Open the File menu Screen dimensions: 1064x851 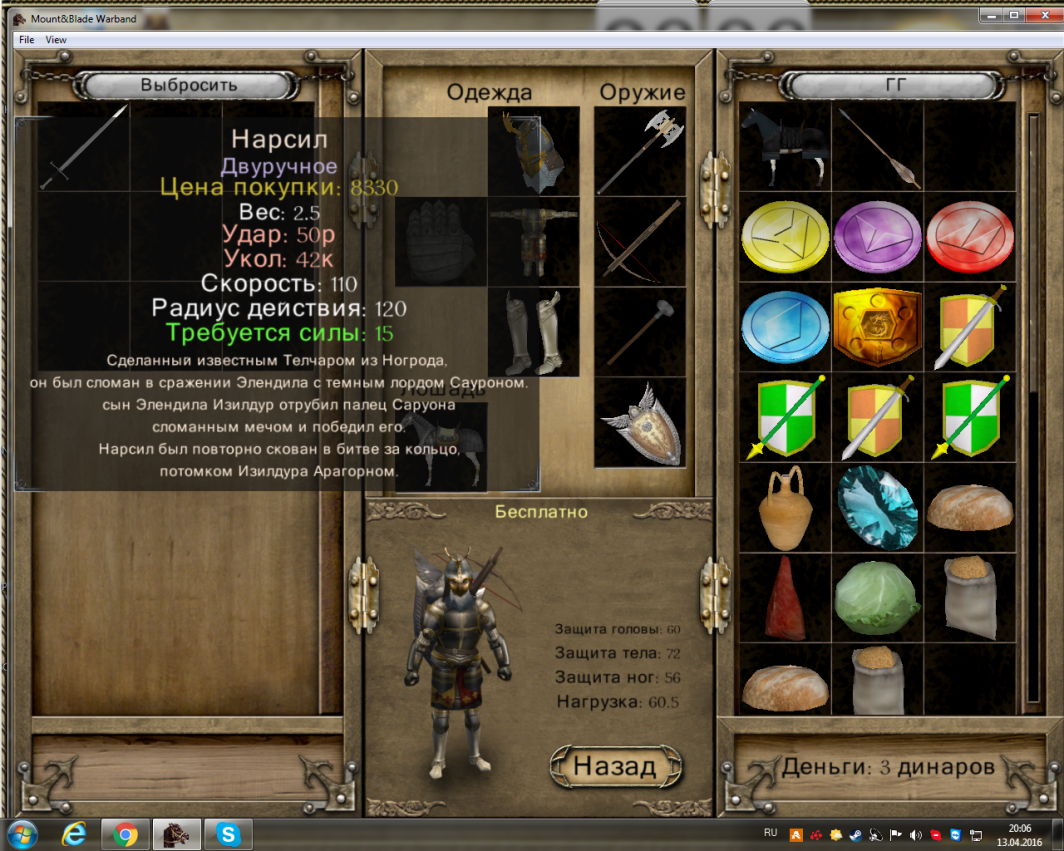[26, 40]
